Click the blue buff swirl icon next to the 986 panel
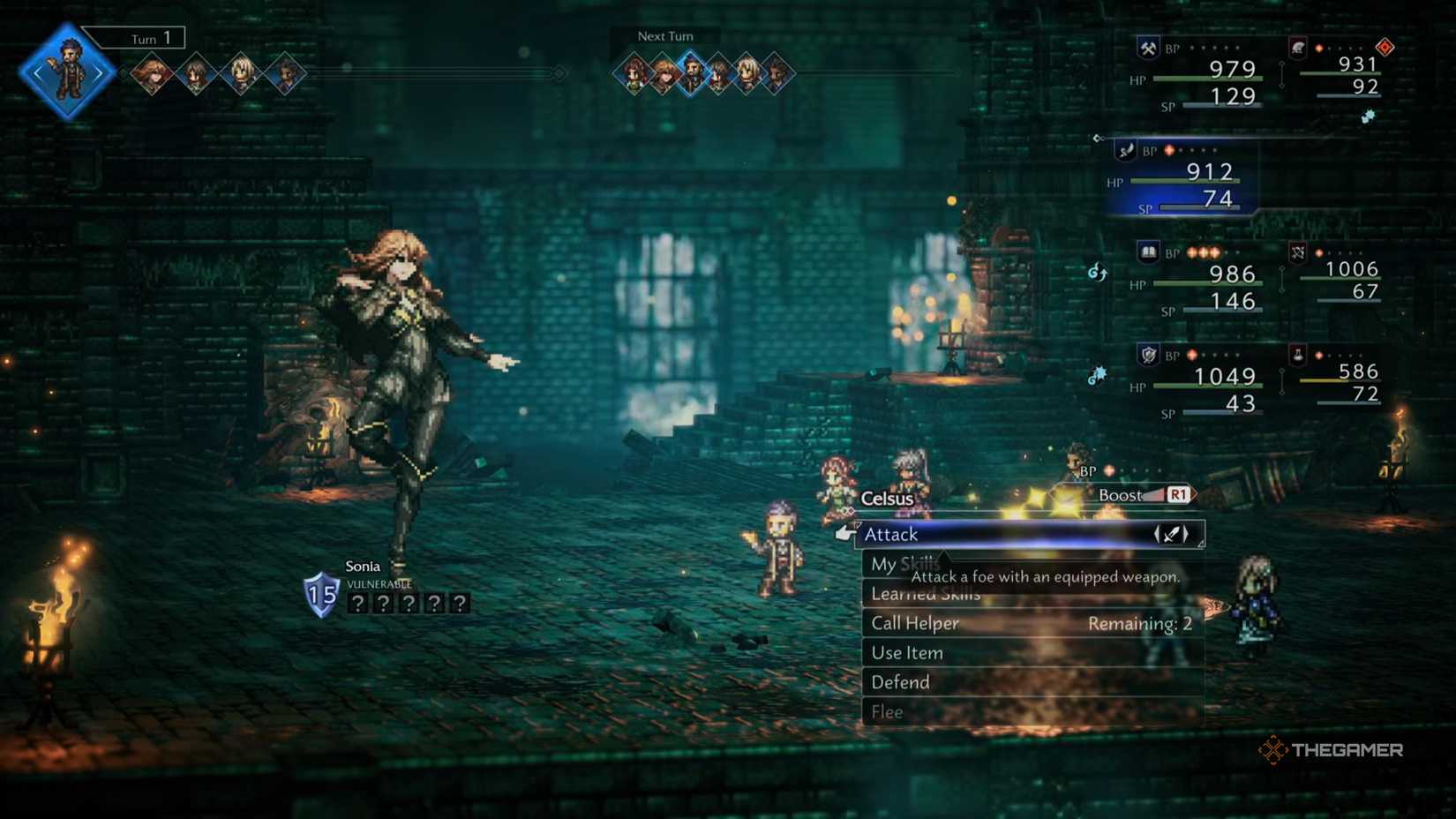 click(x=1097, y=272)
